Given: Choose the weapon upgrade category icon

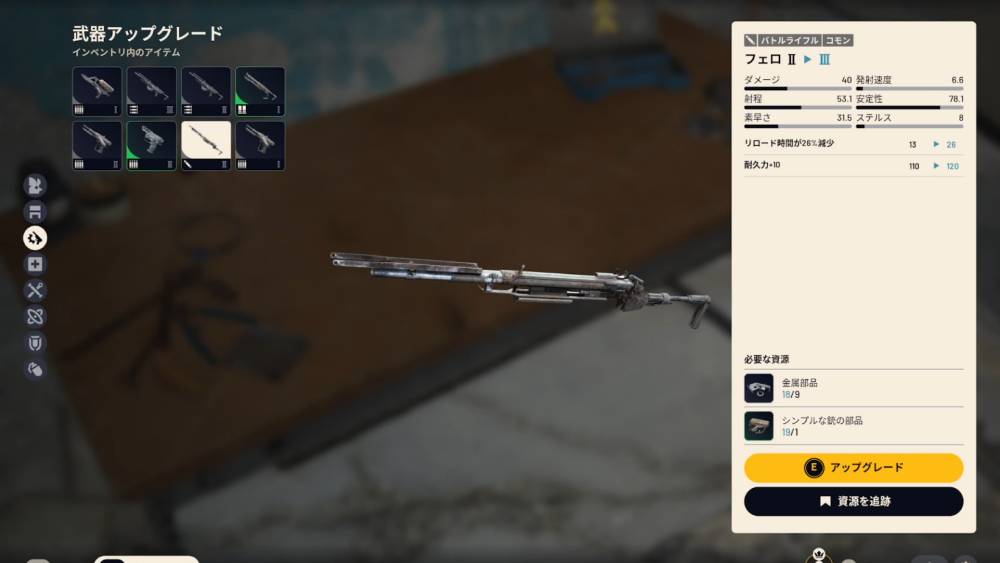Looking at the screenshot, I should (35, 237).
